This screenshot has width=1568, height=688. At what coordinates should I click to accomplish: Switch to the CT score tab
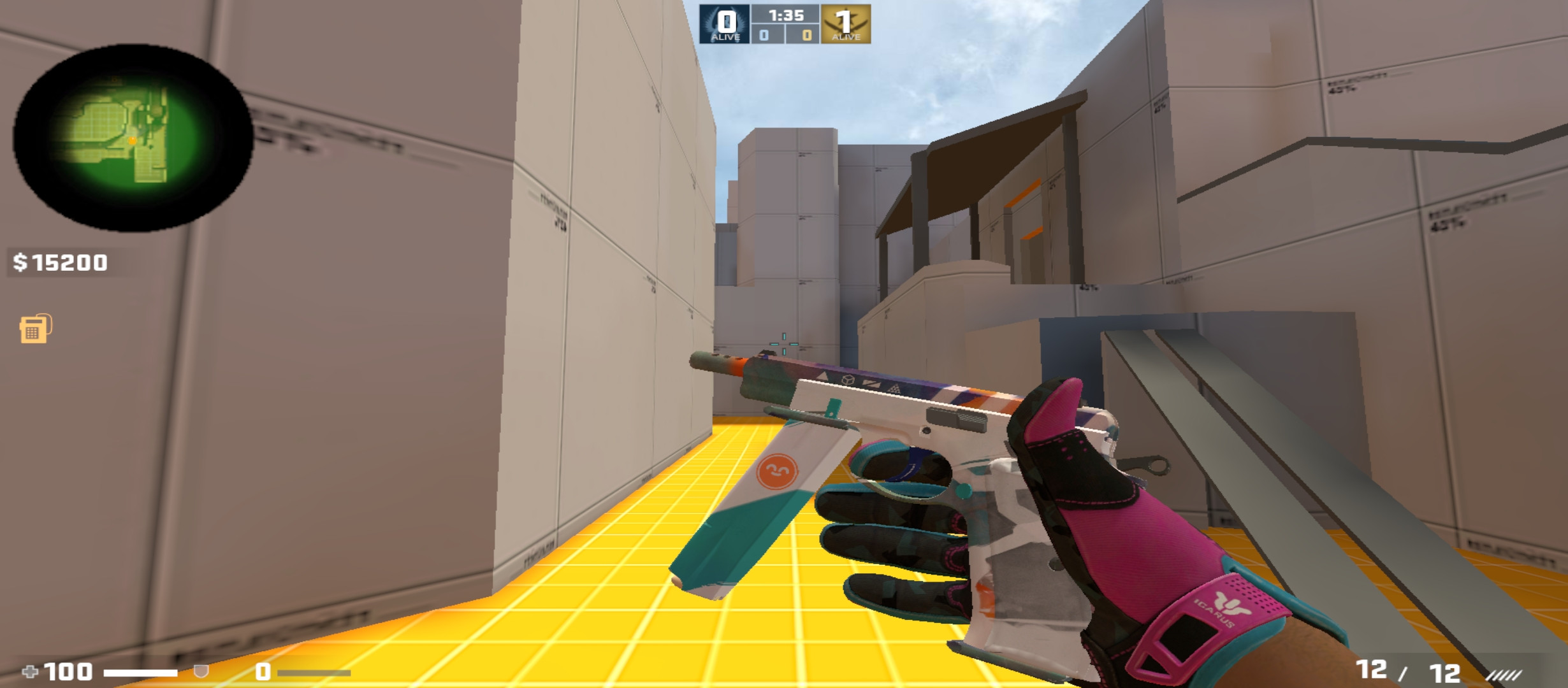pyautogui.click(x=762, y=36)
